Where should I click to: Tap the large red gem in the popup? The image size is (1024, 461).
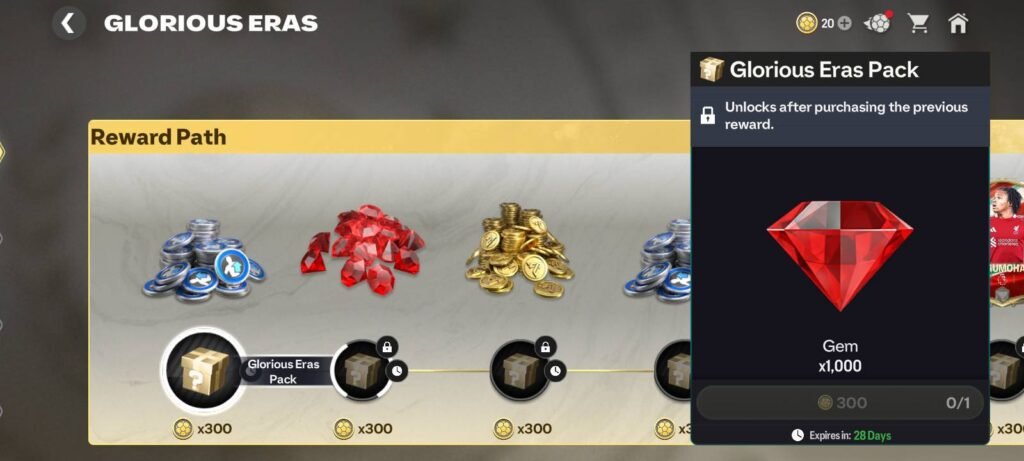[840, 251]
